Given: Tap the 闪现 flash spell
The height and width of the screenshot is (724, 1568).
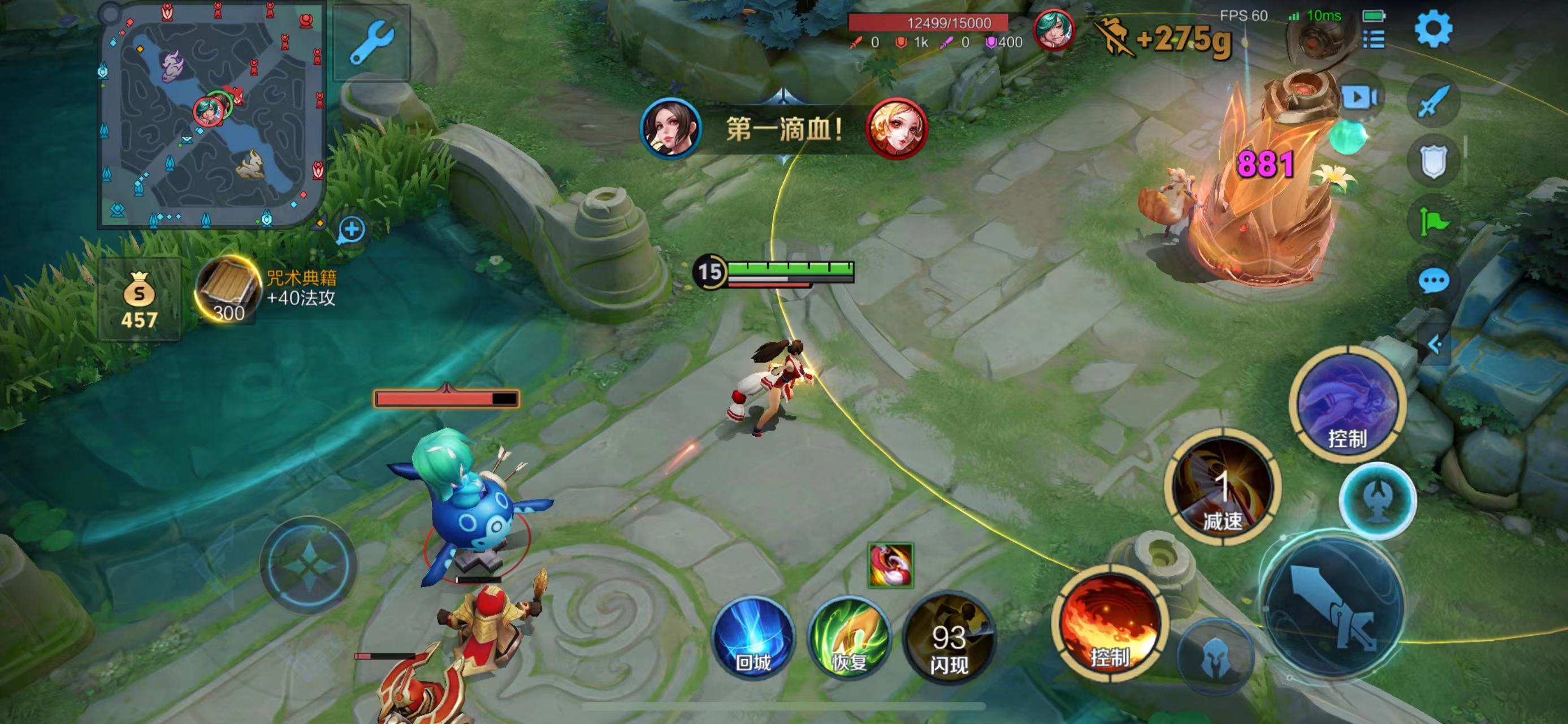Looking at the screenshot, I should pyautogui.click(x=948, y=637).
